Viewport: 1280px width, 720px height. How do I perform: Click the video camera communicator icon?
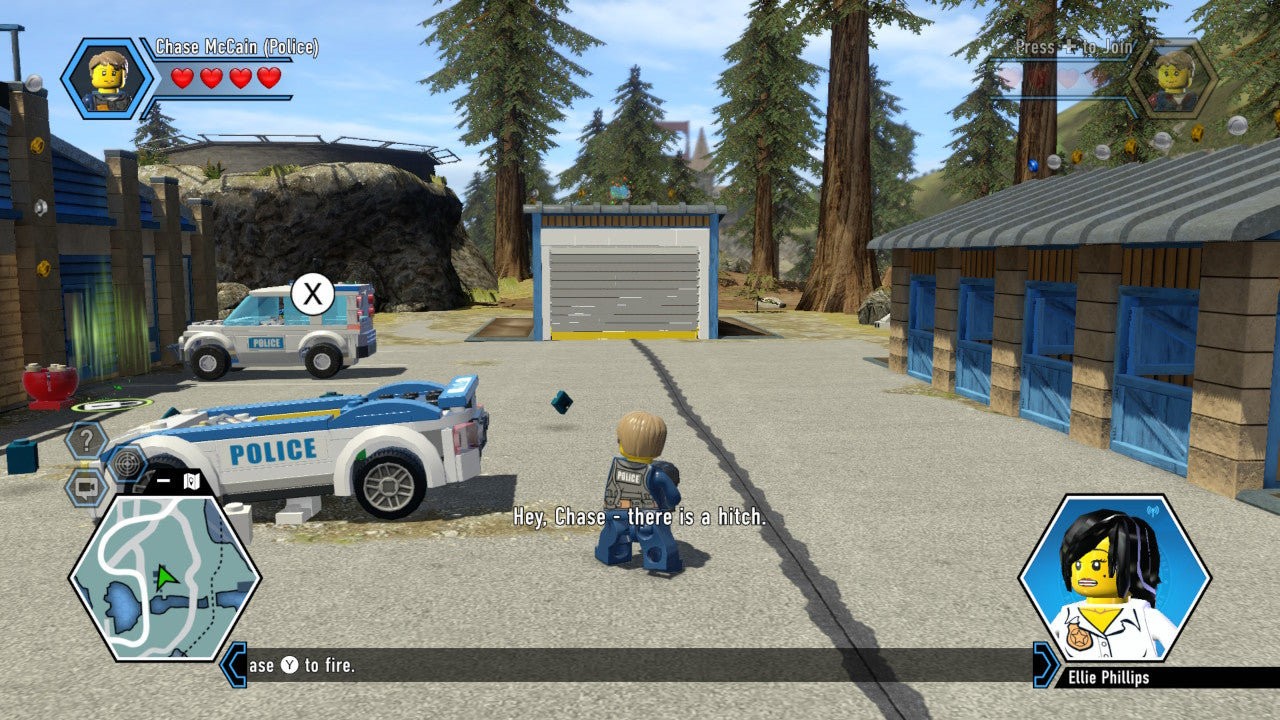(86, 485)
